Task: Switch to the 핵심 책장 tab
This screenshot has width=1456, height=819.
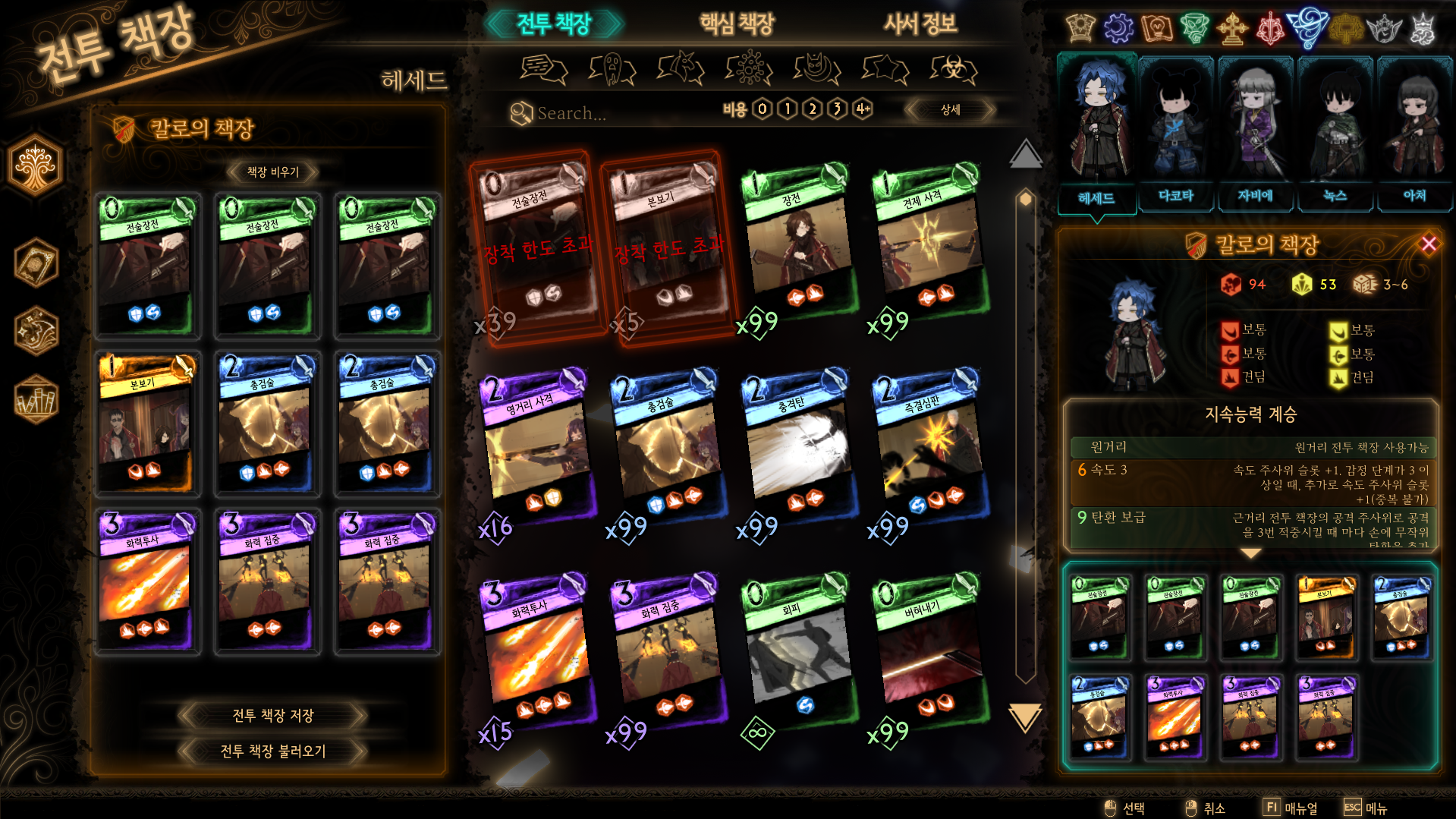Action: (x=736, y=24)
